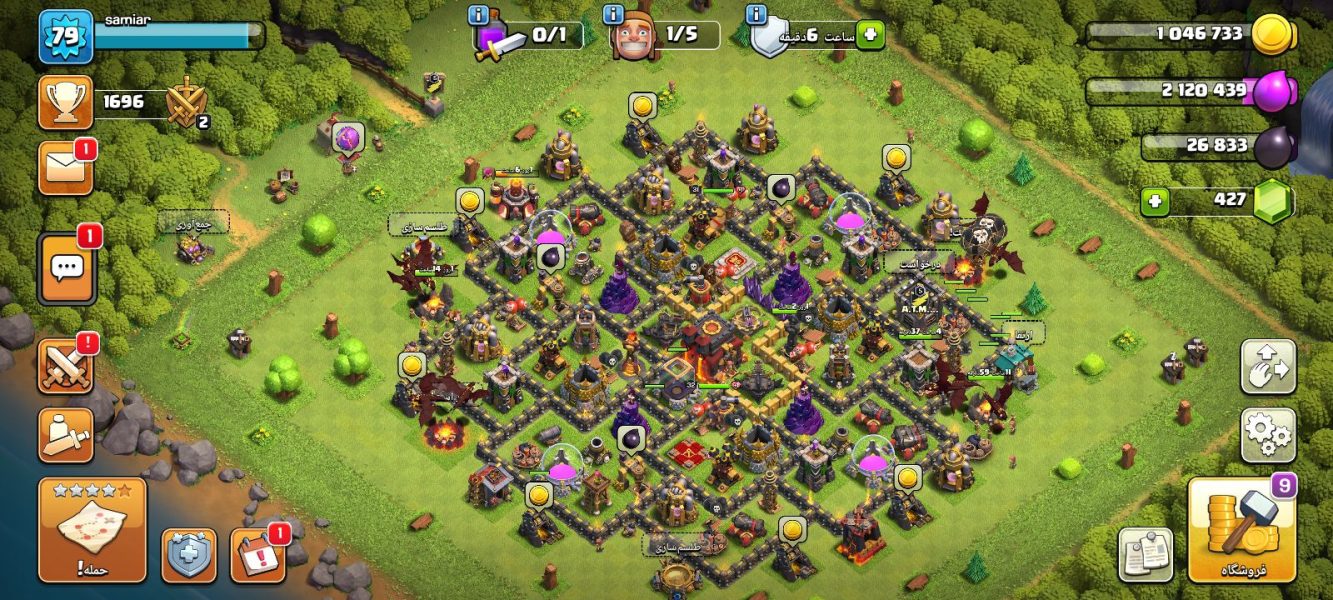
Task: Open the village layout editor button
Action: click(x=1268, y=367)
